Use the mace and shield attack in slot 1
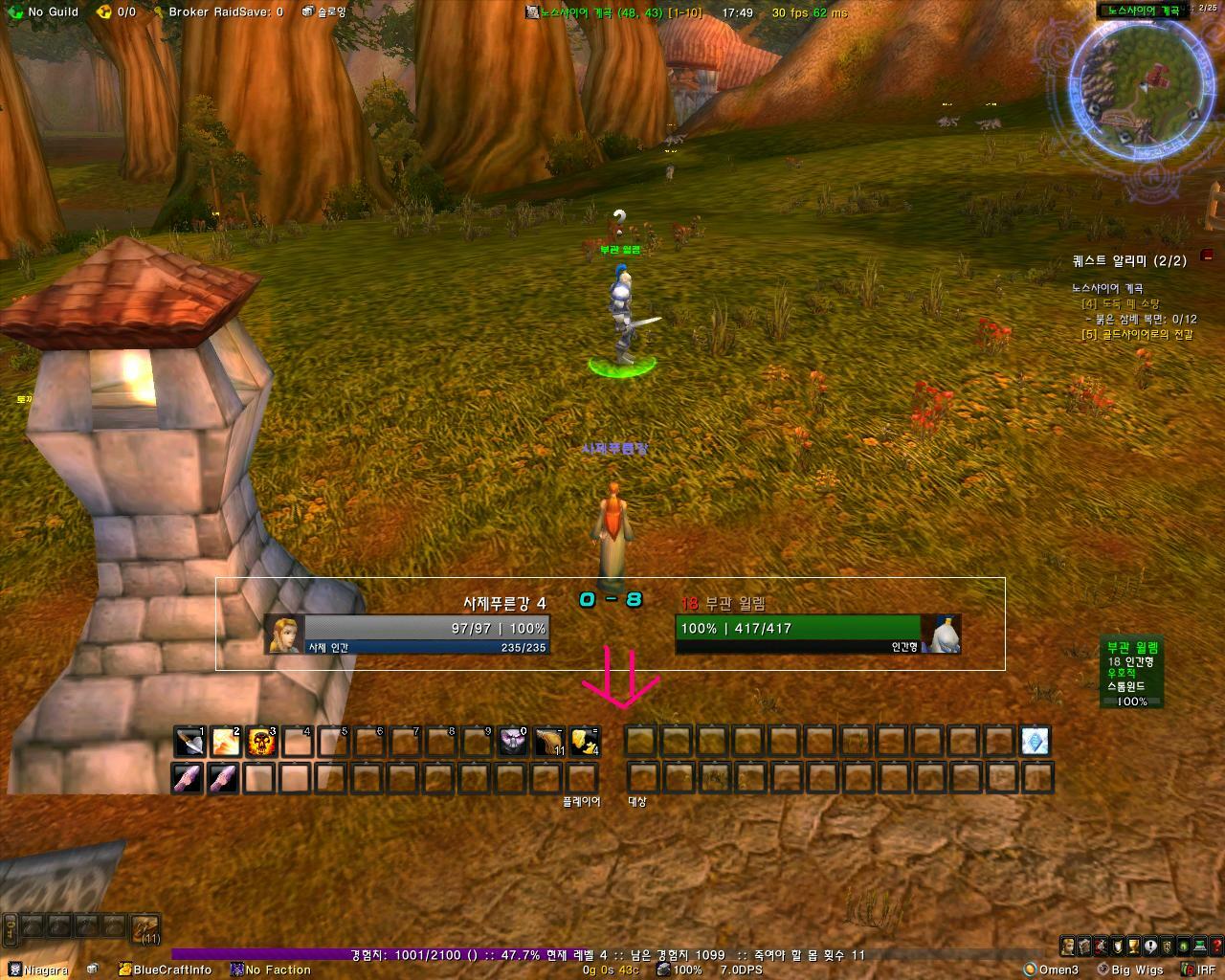 coord(189,742)
